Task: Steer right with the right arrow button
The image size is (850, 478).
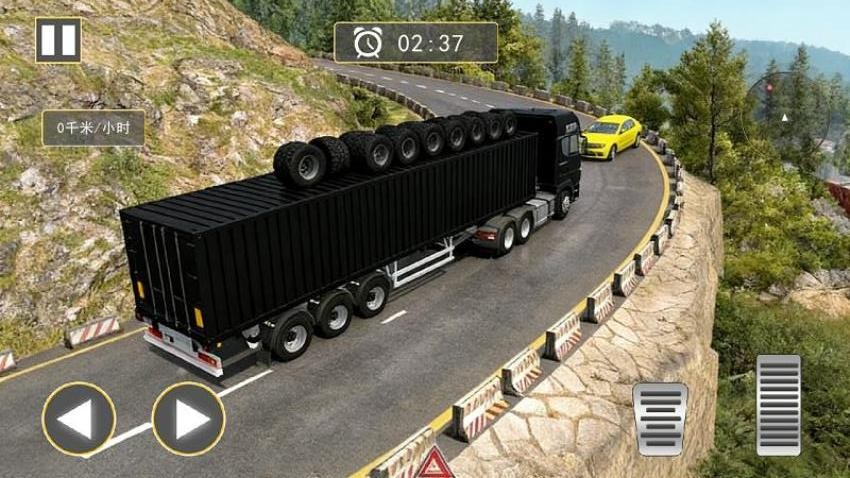Action: pos(188,419)
